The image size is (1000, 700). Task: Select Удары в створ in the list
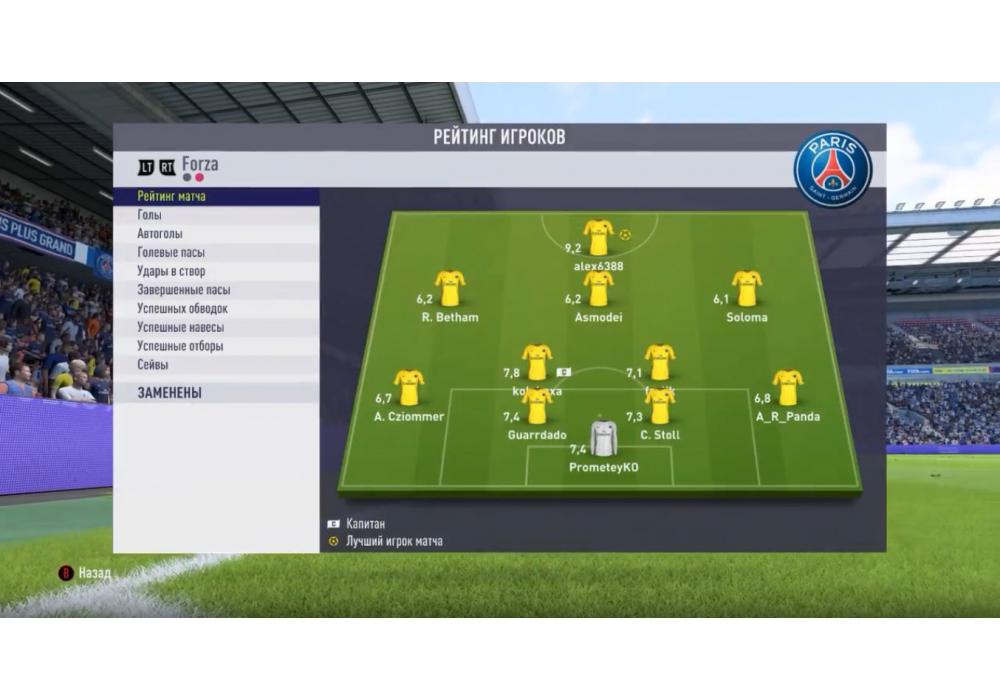(170, 271)
